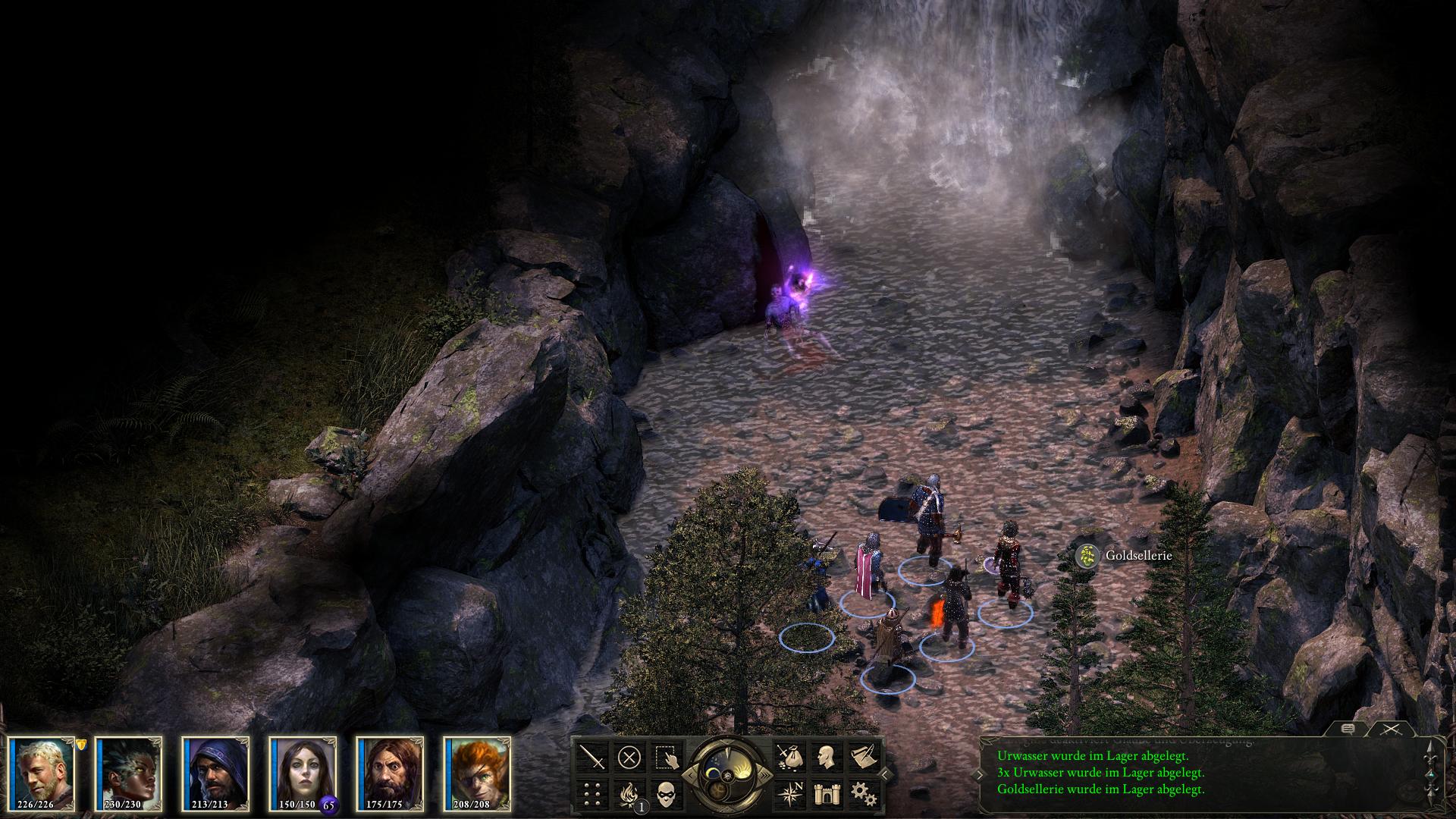1456x819 pixels.
Task: Switch to the dialogue log speech-bubble tab
Action: click(1348, 730)
